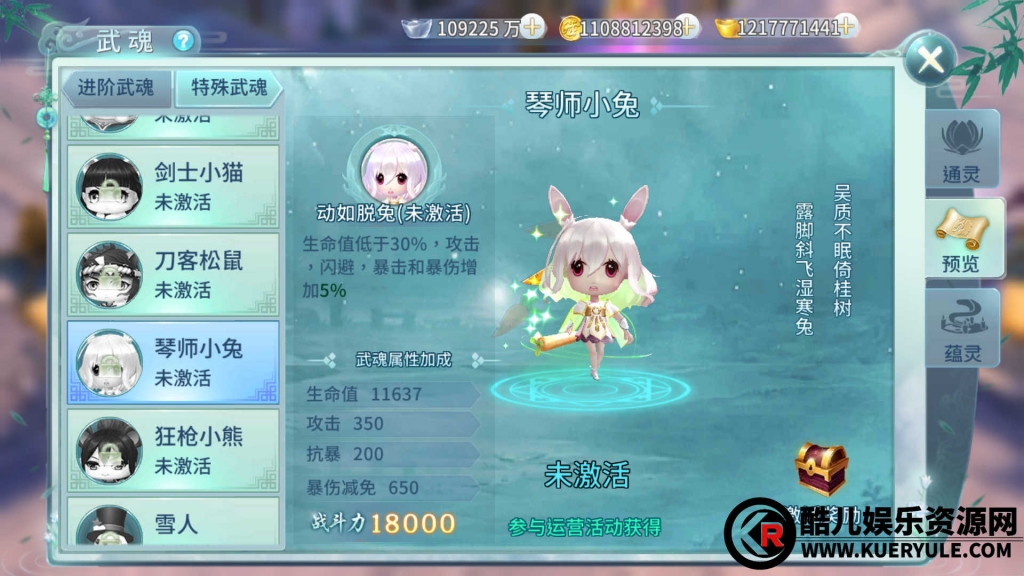This screenshot has height=576, width=1024.
Task: Click the 武魂 help question mark
Action: tap(183, 41)
